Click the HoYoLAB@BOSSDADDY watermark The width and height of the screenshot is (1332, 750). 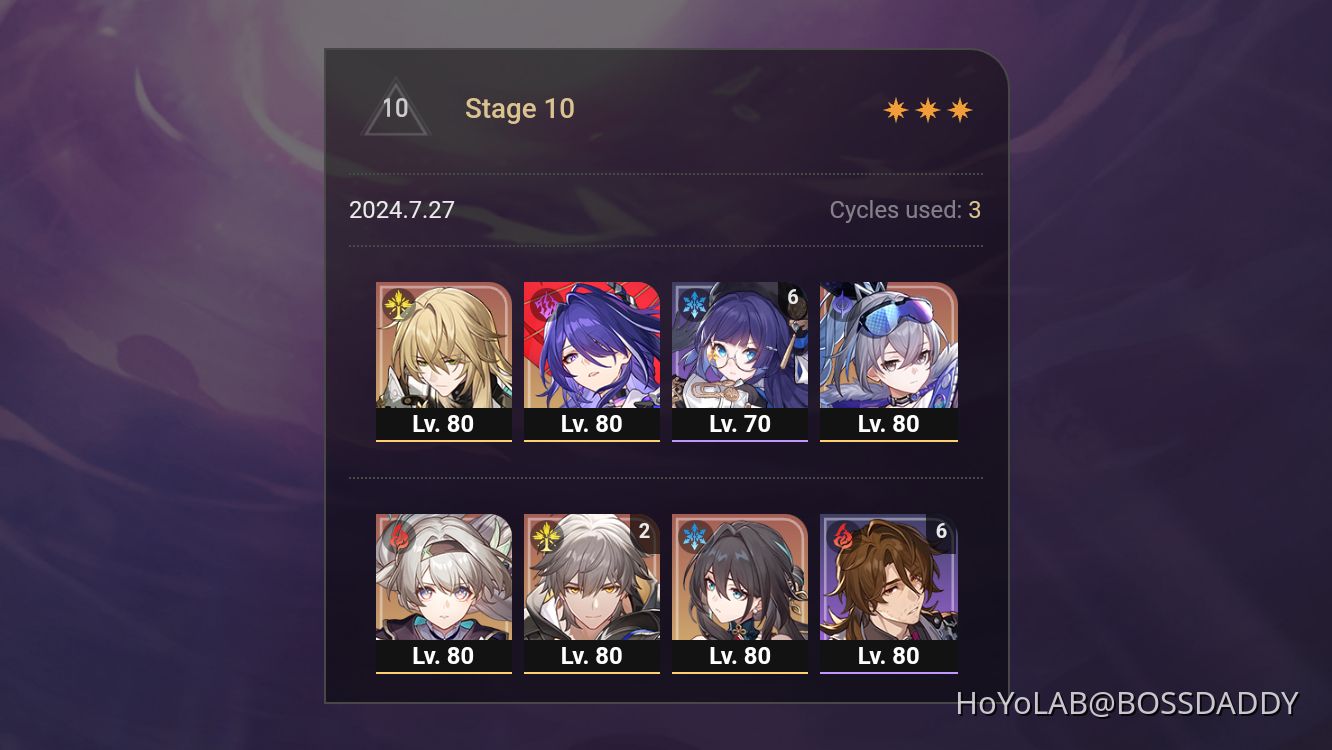(x=1130, y=703)
